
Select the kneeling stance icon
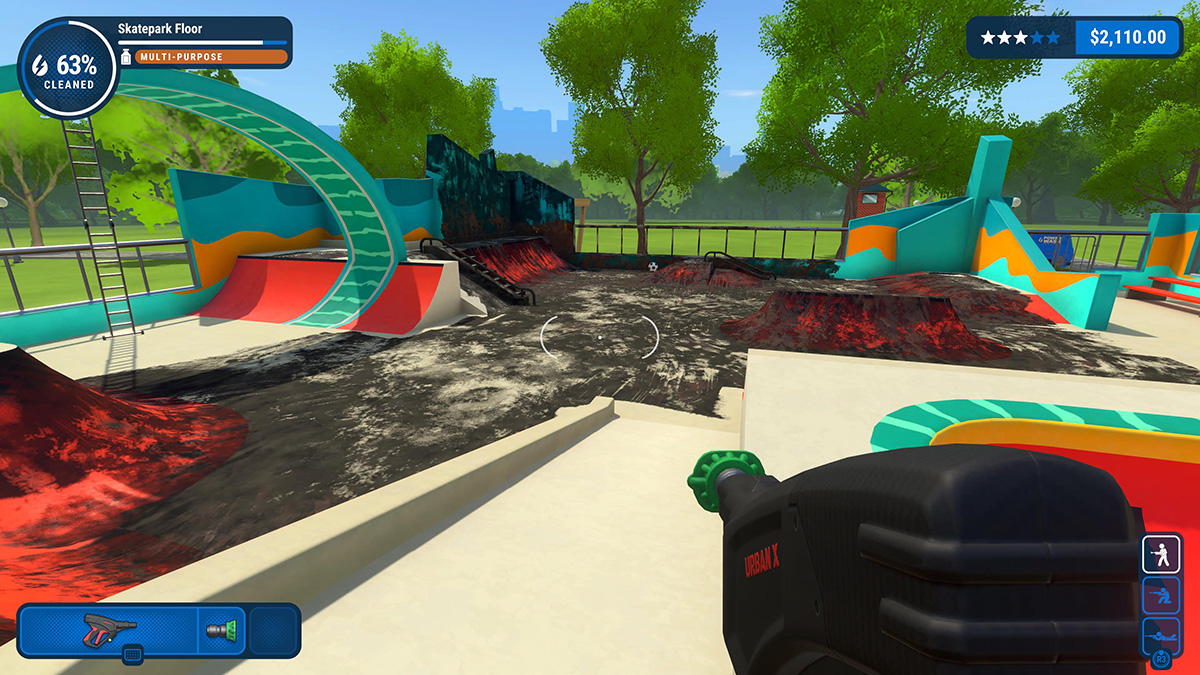click(x=1161, y=597)
